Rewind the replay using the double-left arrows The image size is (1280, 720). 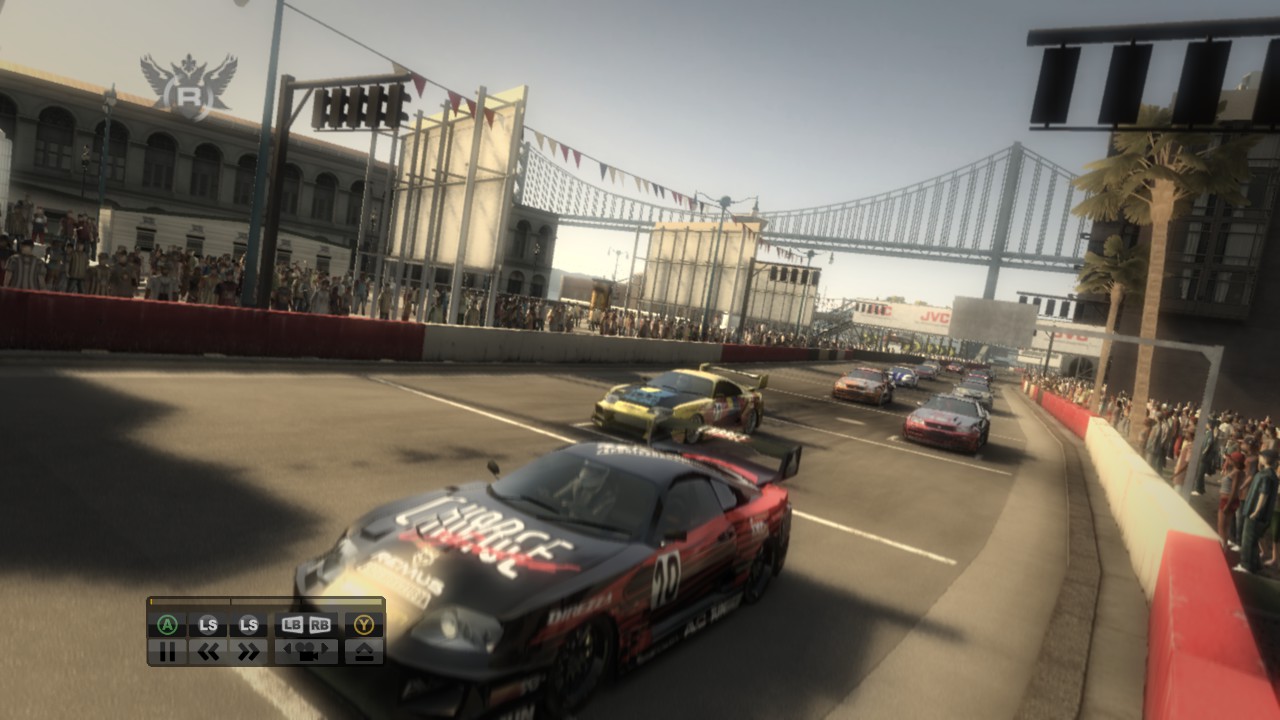(207, 650)
